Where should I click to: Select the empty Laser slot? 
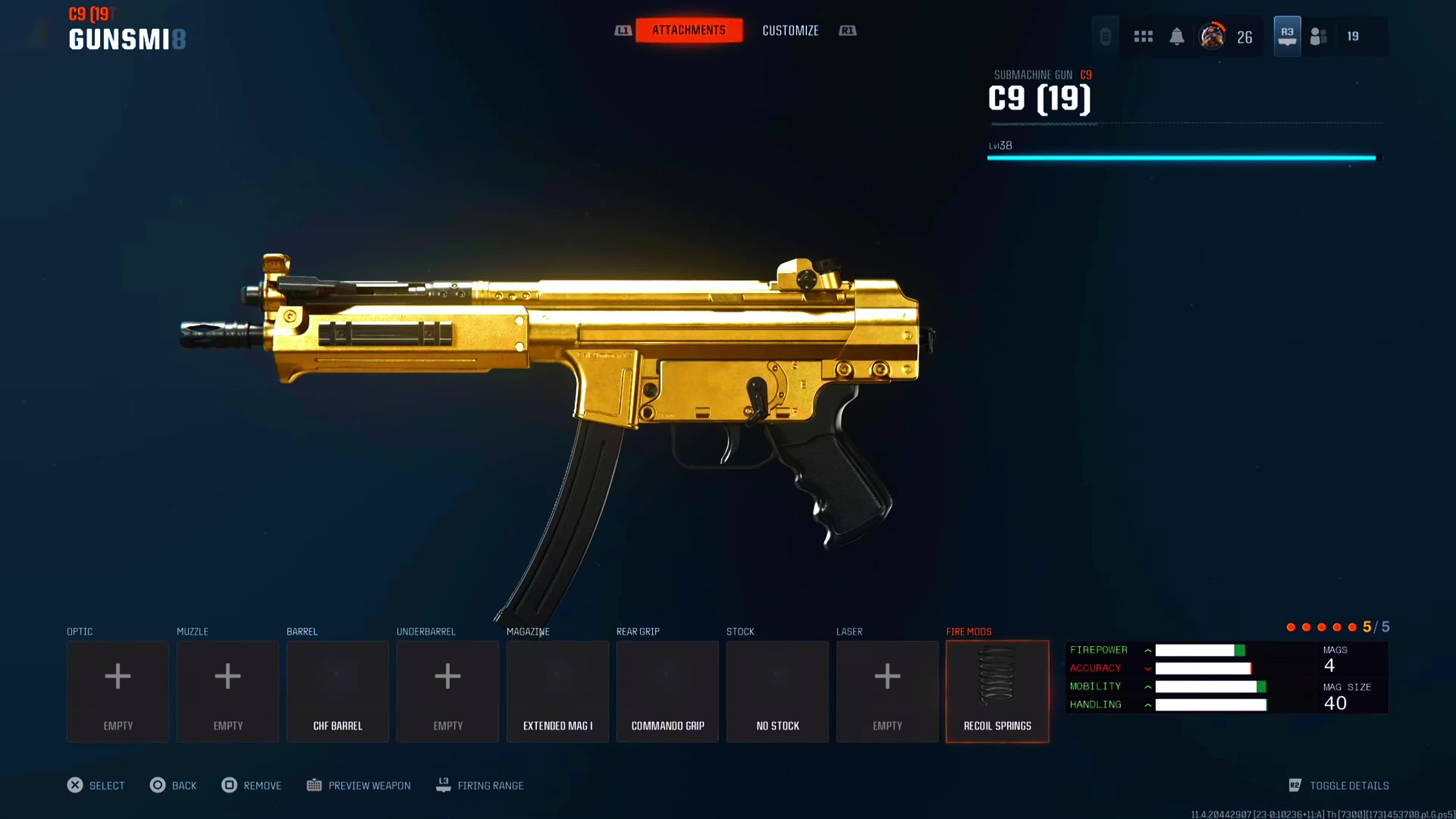coord(887,691)
